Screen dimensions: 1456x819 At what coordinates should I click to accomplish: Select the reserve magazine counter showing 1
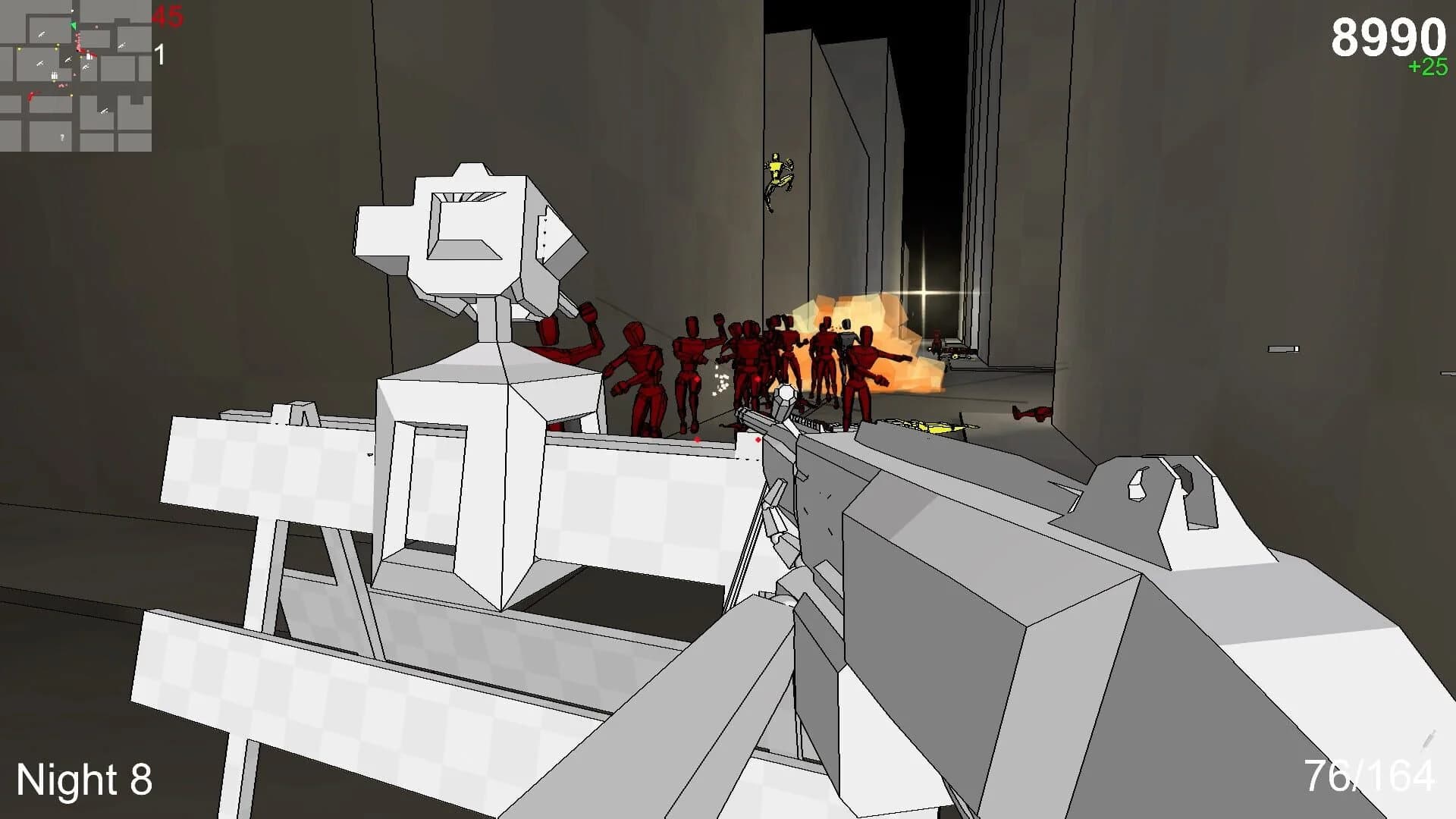[x=159, y=54]
